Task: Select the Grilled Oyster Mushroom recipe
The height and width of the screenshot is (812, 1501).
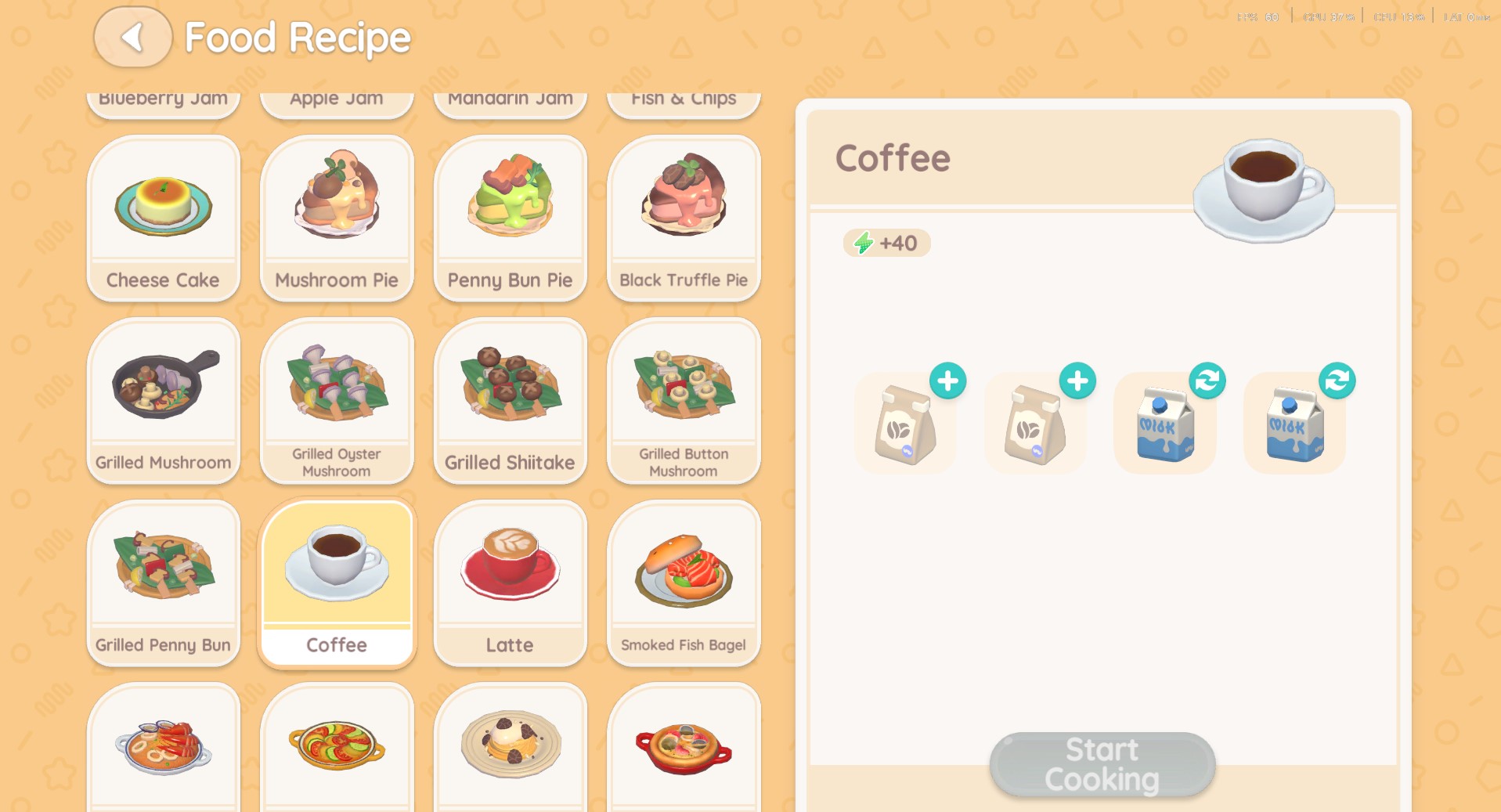Action: (336, 384)
